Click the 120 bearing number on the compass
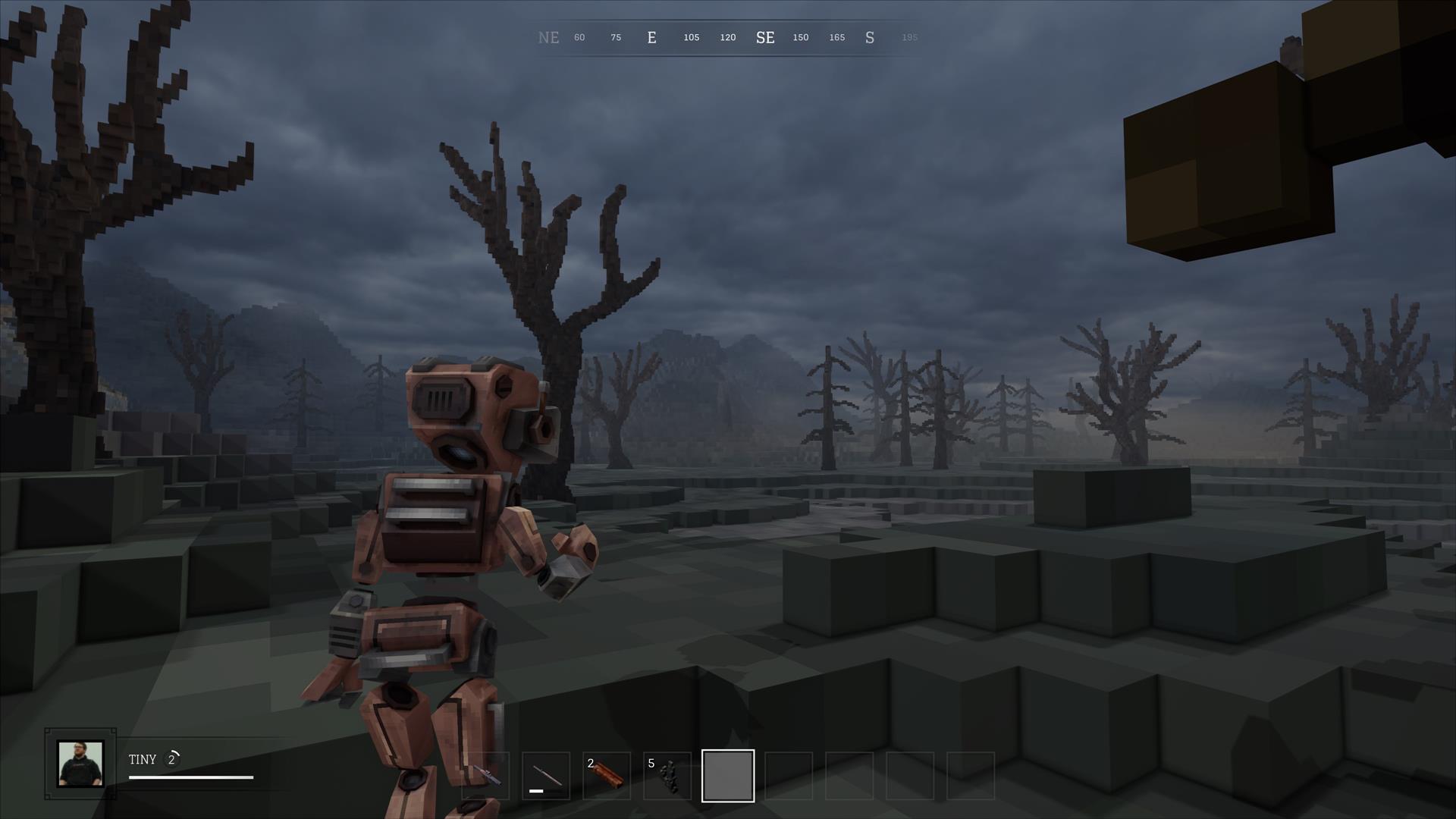The height and width of the screenshot is (819, 1456). pos(727,37)
